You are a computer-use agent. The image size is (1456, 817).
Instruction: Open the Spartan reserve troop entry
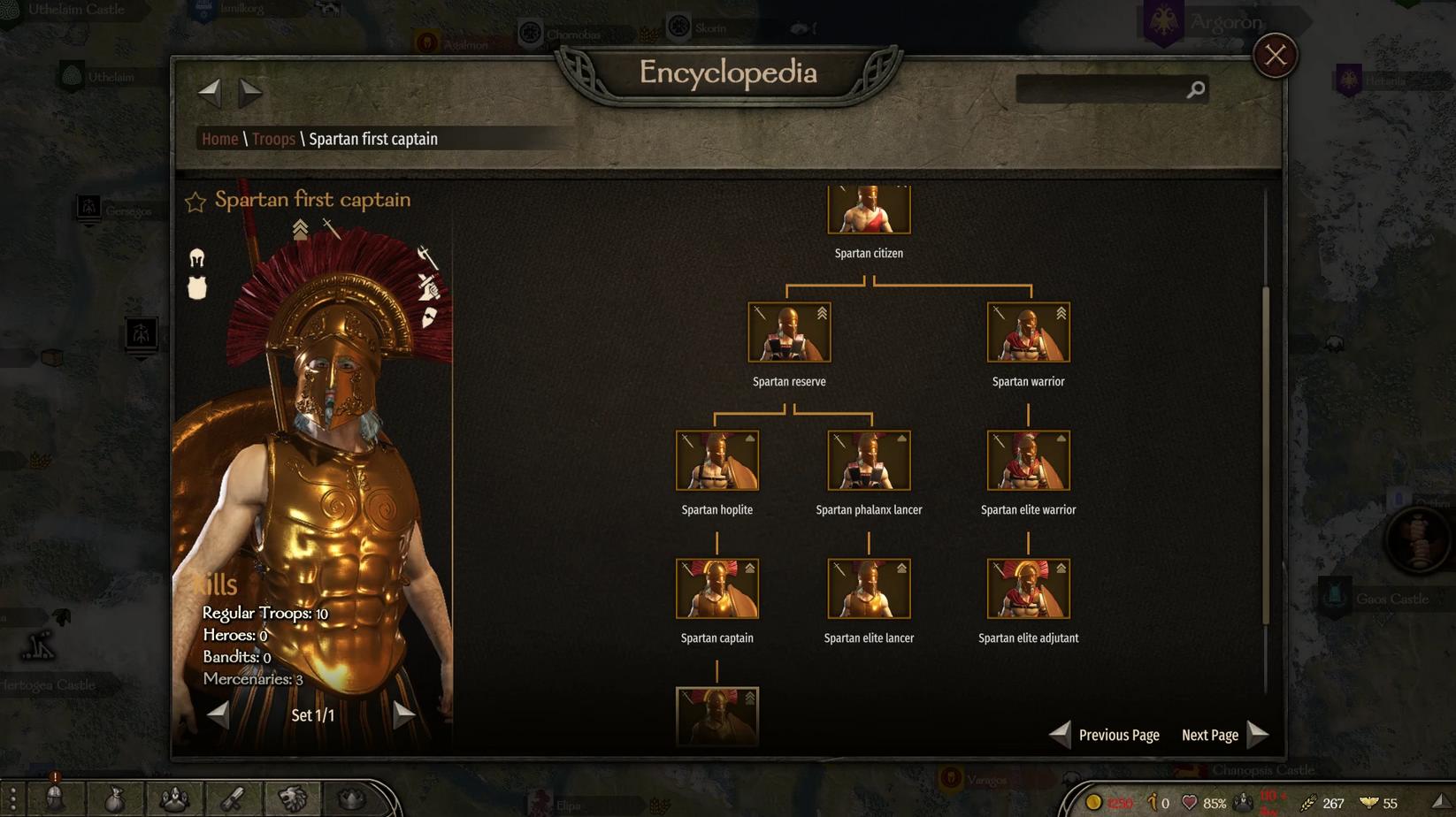[x=789, y=332]
